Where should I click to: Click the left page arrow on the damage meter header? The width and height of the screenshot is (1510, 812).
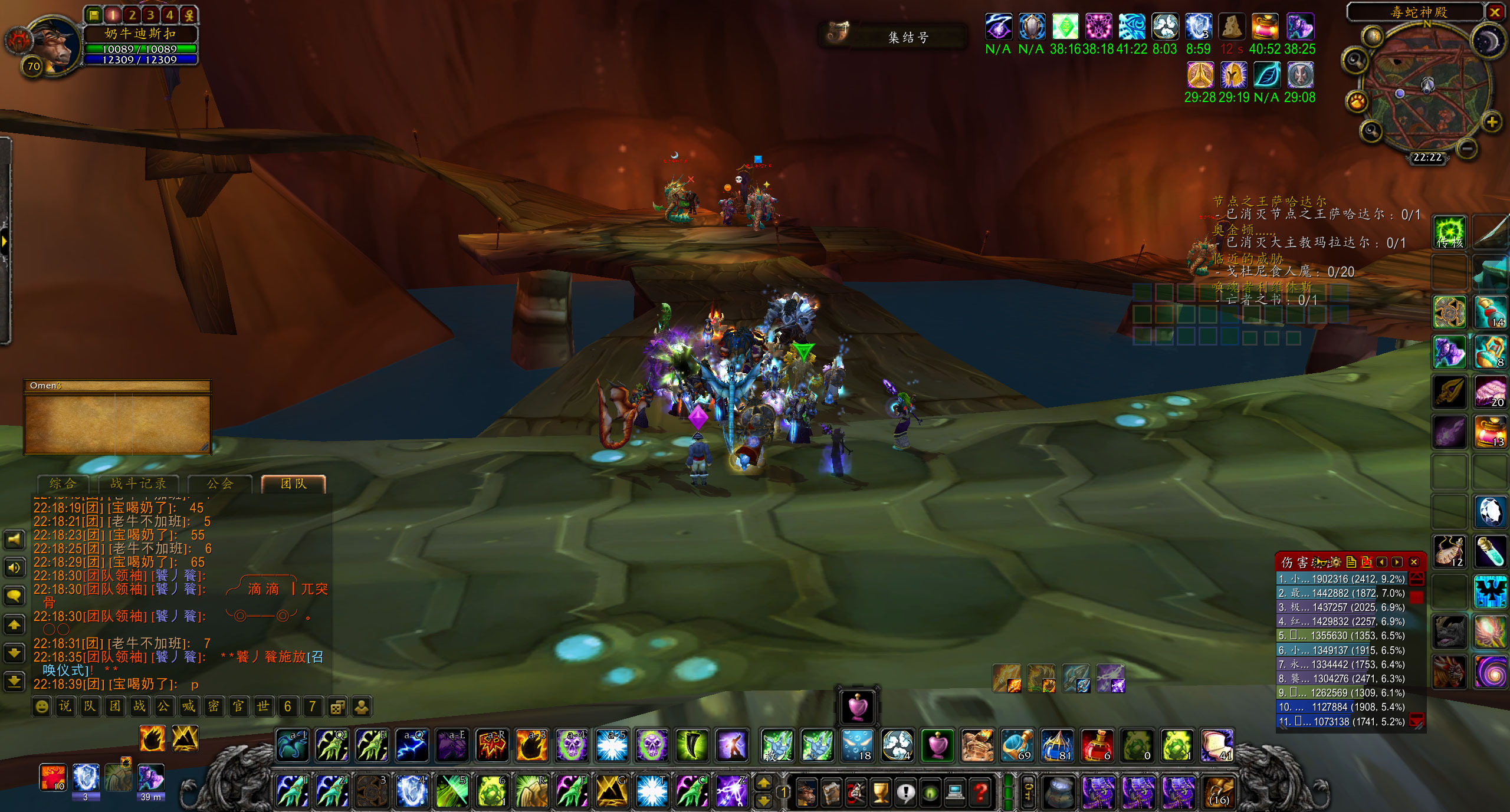pos(1381,561)
